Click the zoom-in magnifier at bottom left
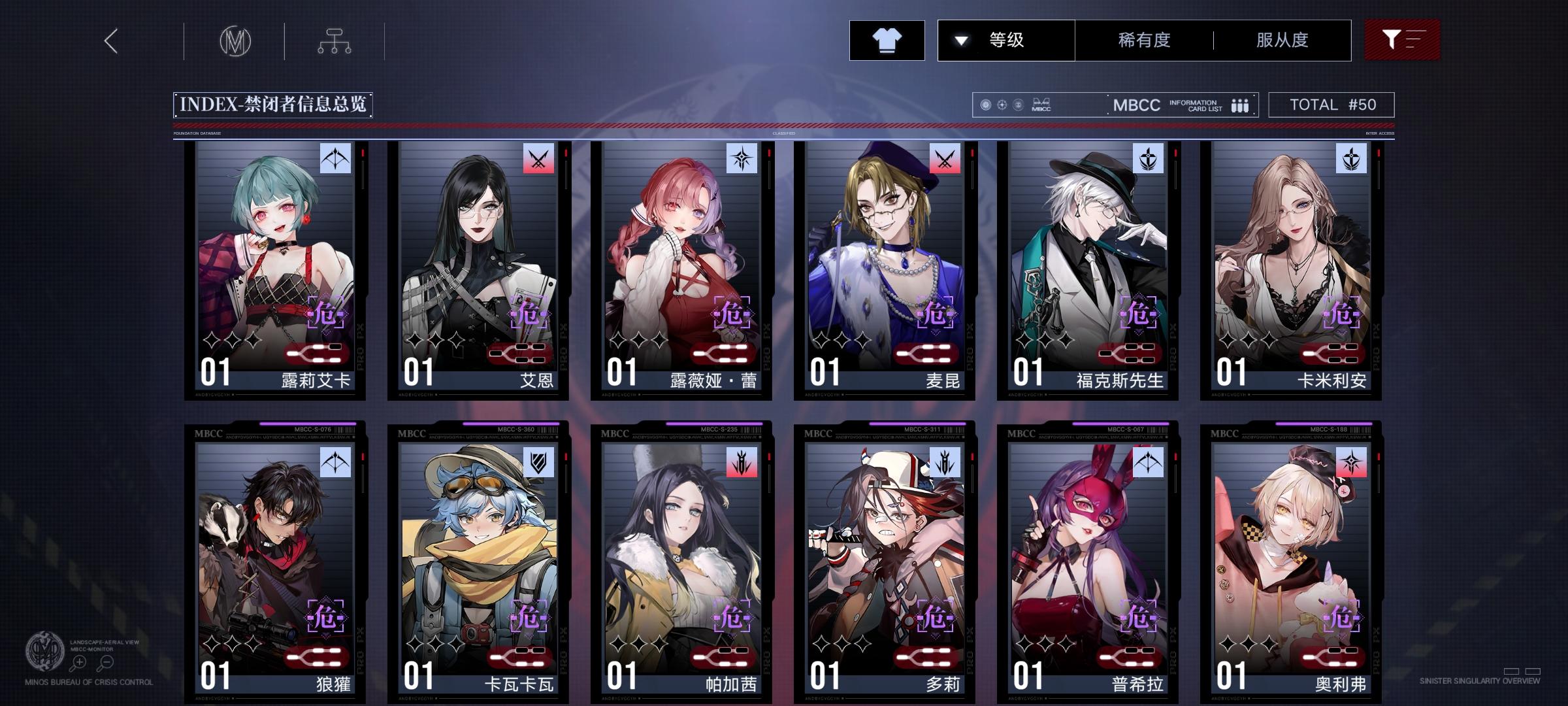 [80, 662]
